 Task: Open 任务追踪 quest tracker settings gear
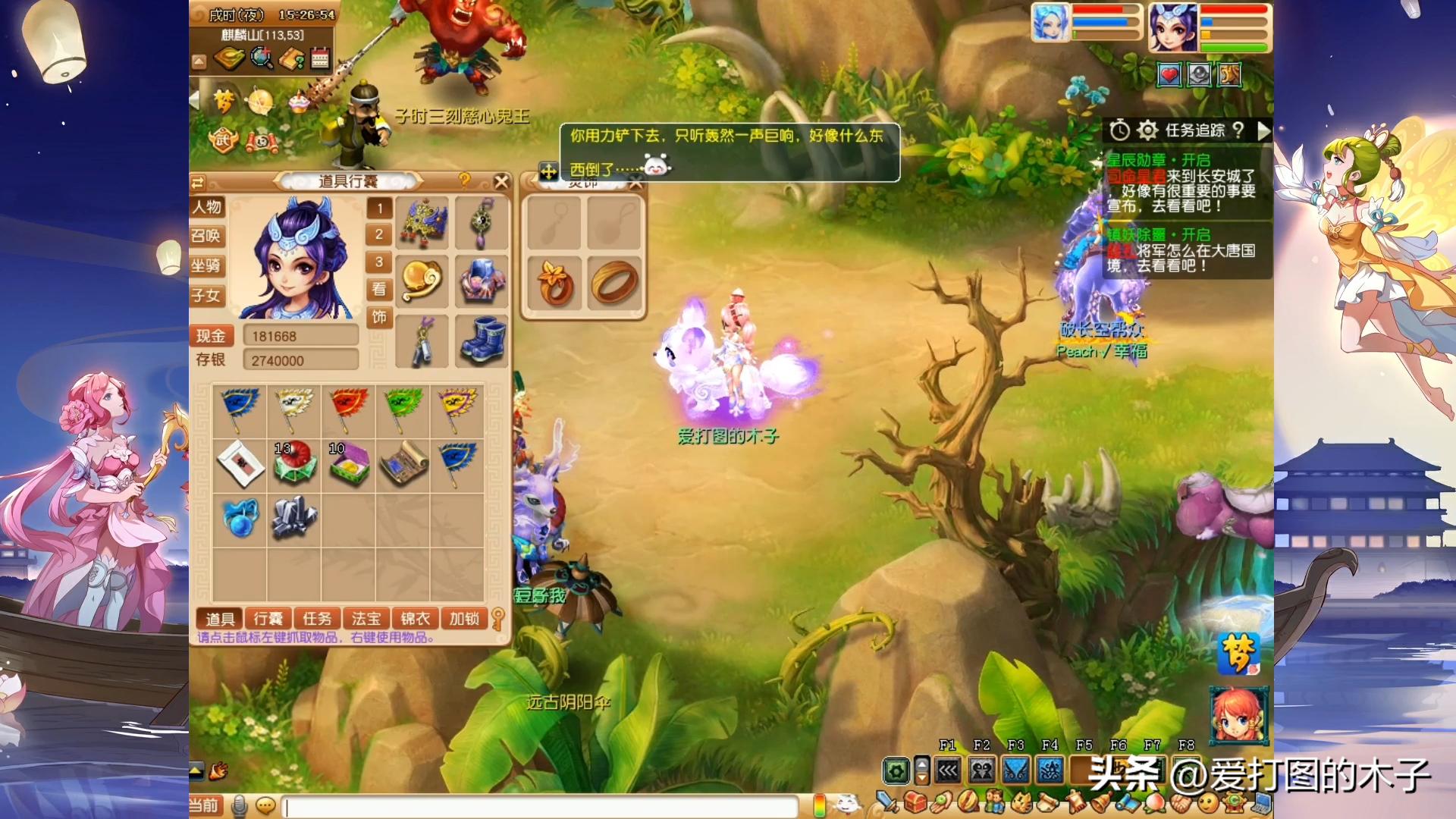tap(1147, 130)
